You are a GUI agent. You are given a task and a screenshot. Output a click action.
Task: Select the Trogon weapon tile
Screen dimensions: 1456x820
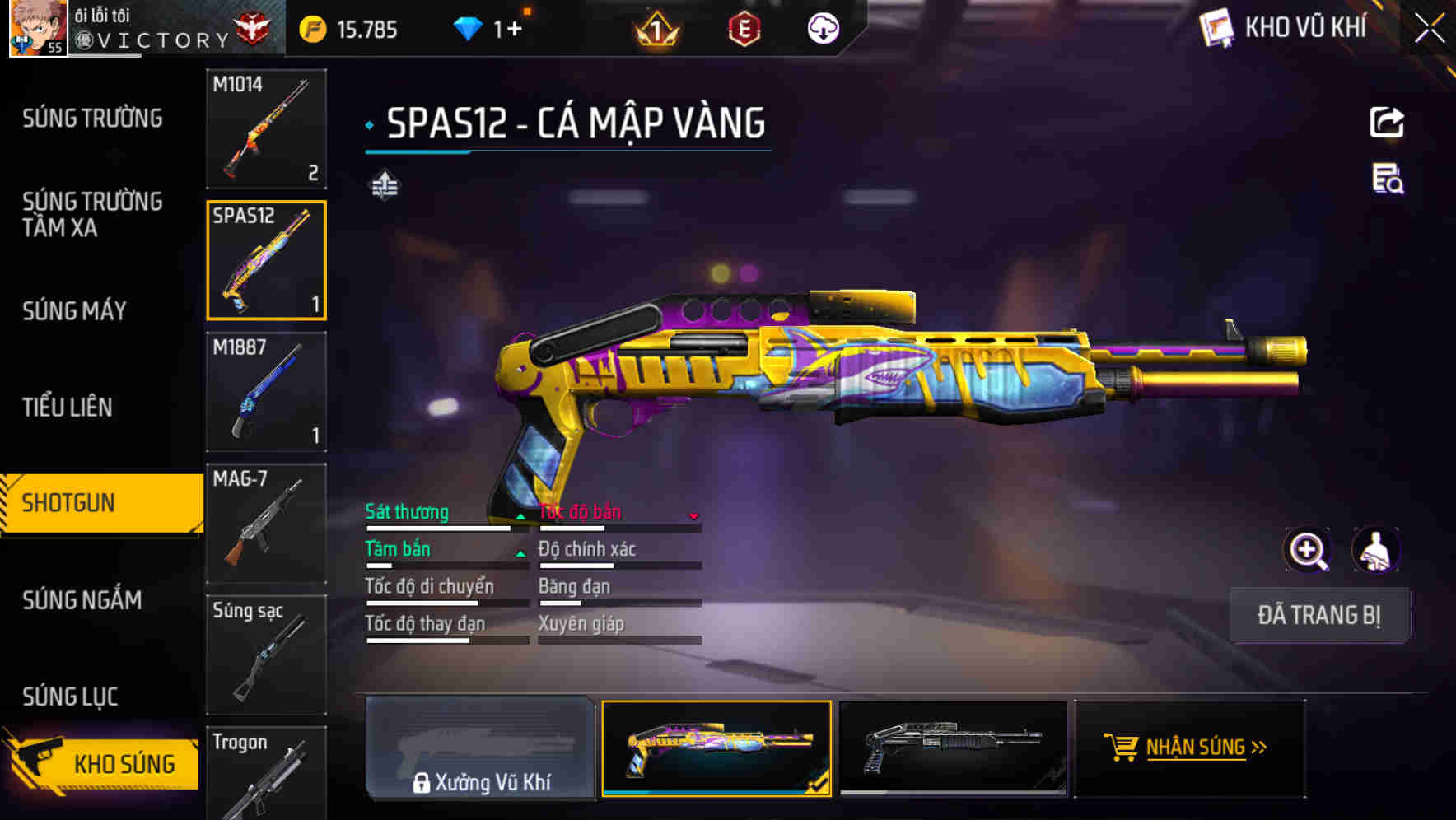[266, 774]
